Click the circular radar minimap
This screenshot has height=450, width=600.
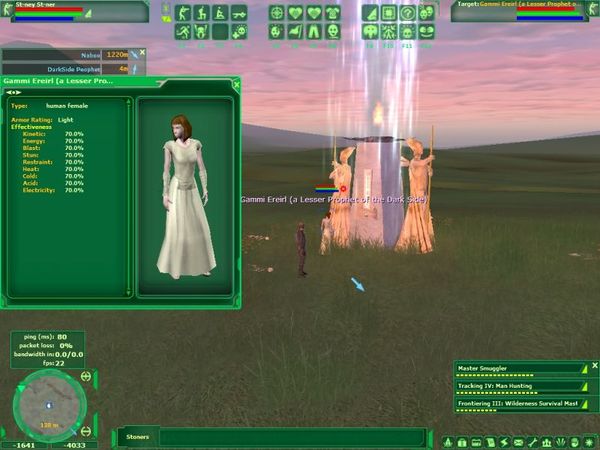point(49,404)
